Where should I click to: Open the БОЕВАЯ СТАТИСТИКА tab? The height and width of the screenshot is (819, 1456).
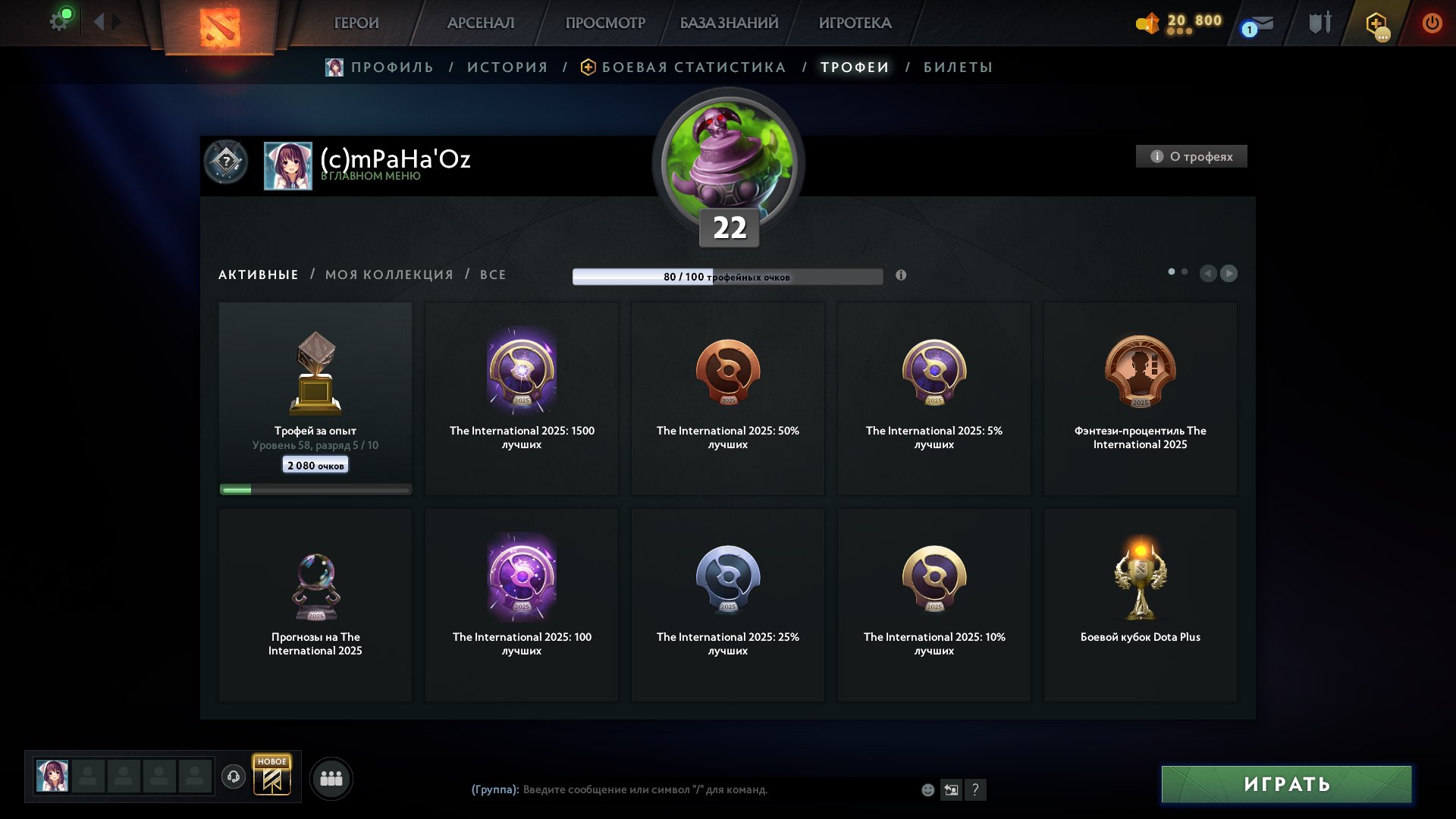693,67
